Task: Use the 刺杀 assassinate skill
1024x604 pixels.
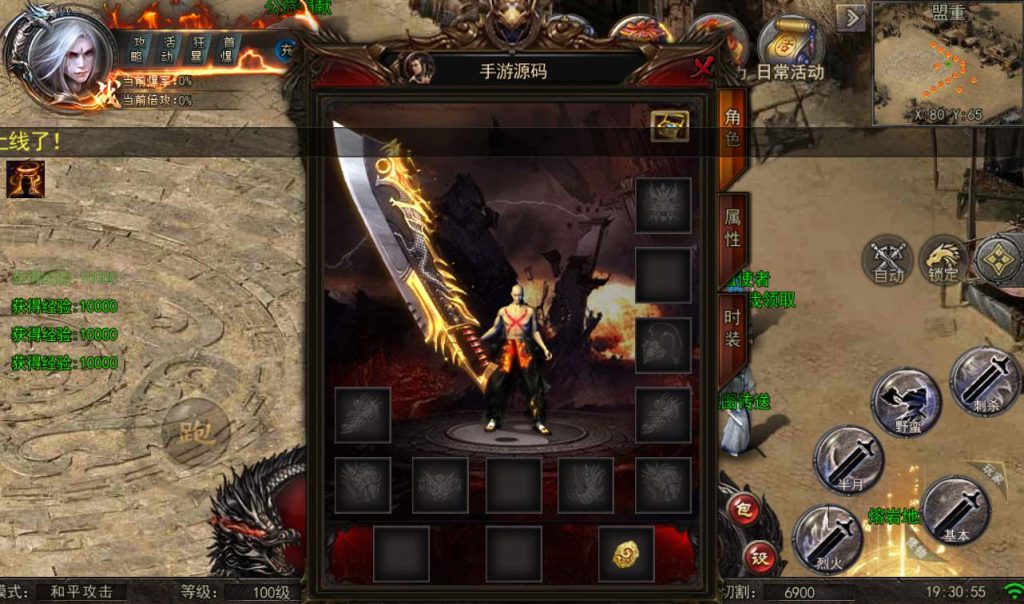Action: (x=984, y=381)
